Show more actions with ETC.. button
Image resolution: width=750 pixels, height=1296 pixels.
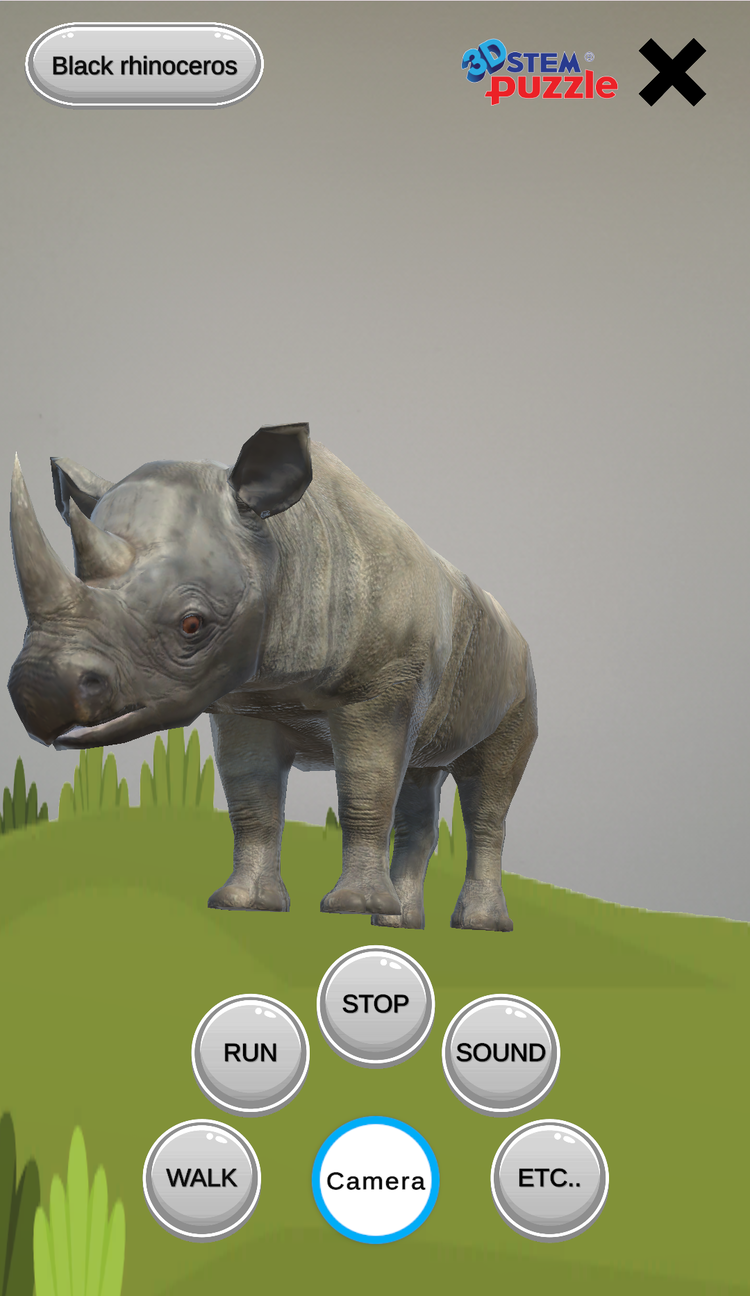click(x=549, y=1178)
